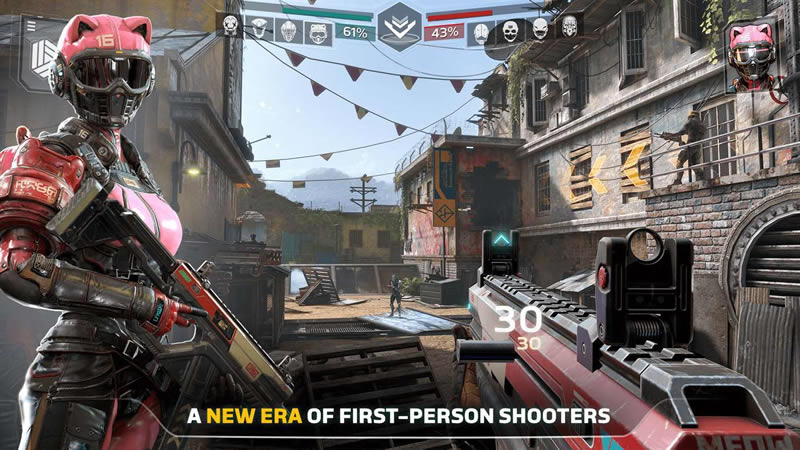
Task: Tap the center chevron rank emblem
Action: tap(399, 26)
